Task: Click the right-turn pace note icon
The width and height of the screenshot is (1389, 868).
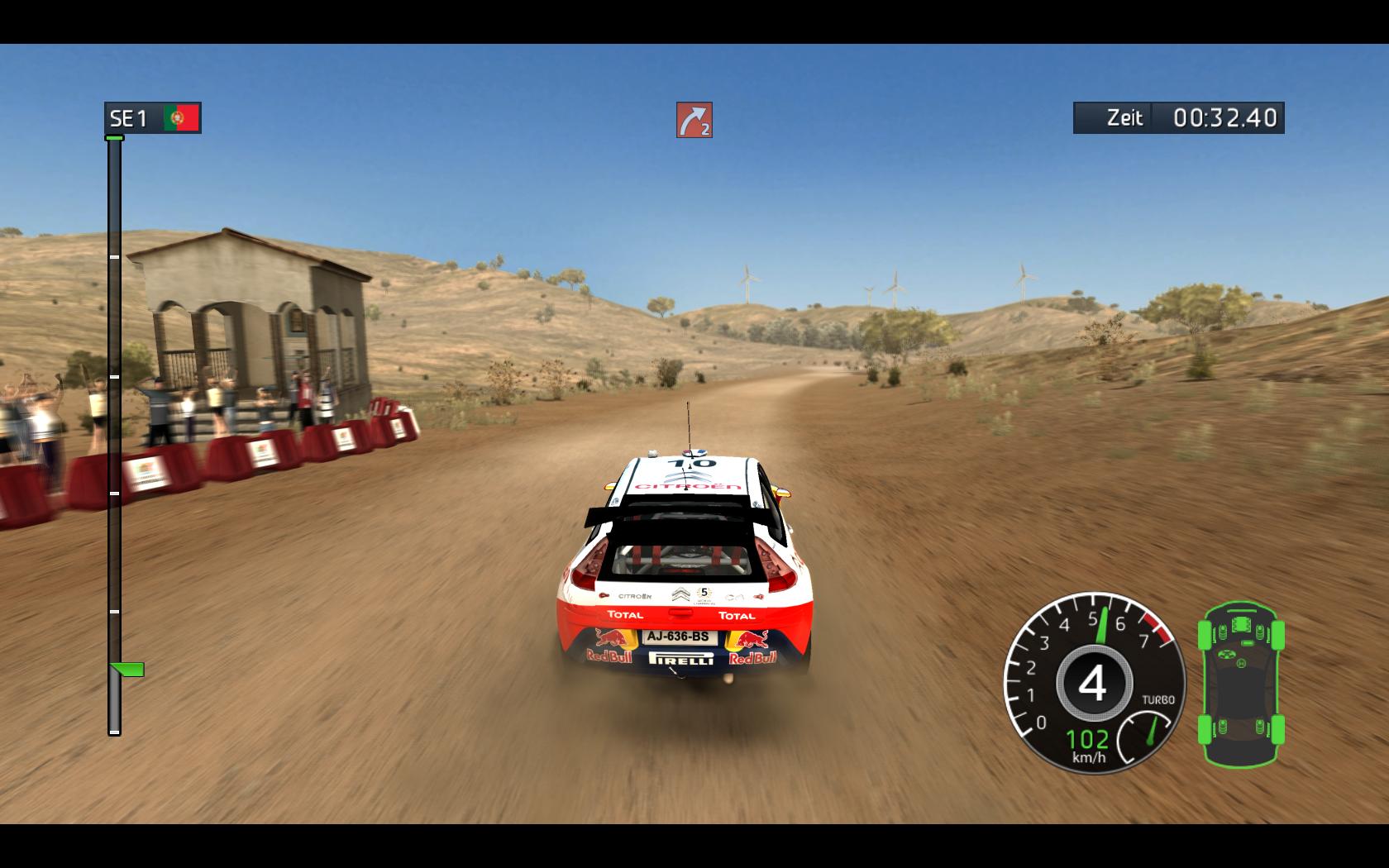Action: (694, 120)
